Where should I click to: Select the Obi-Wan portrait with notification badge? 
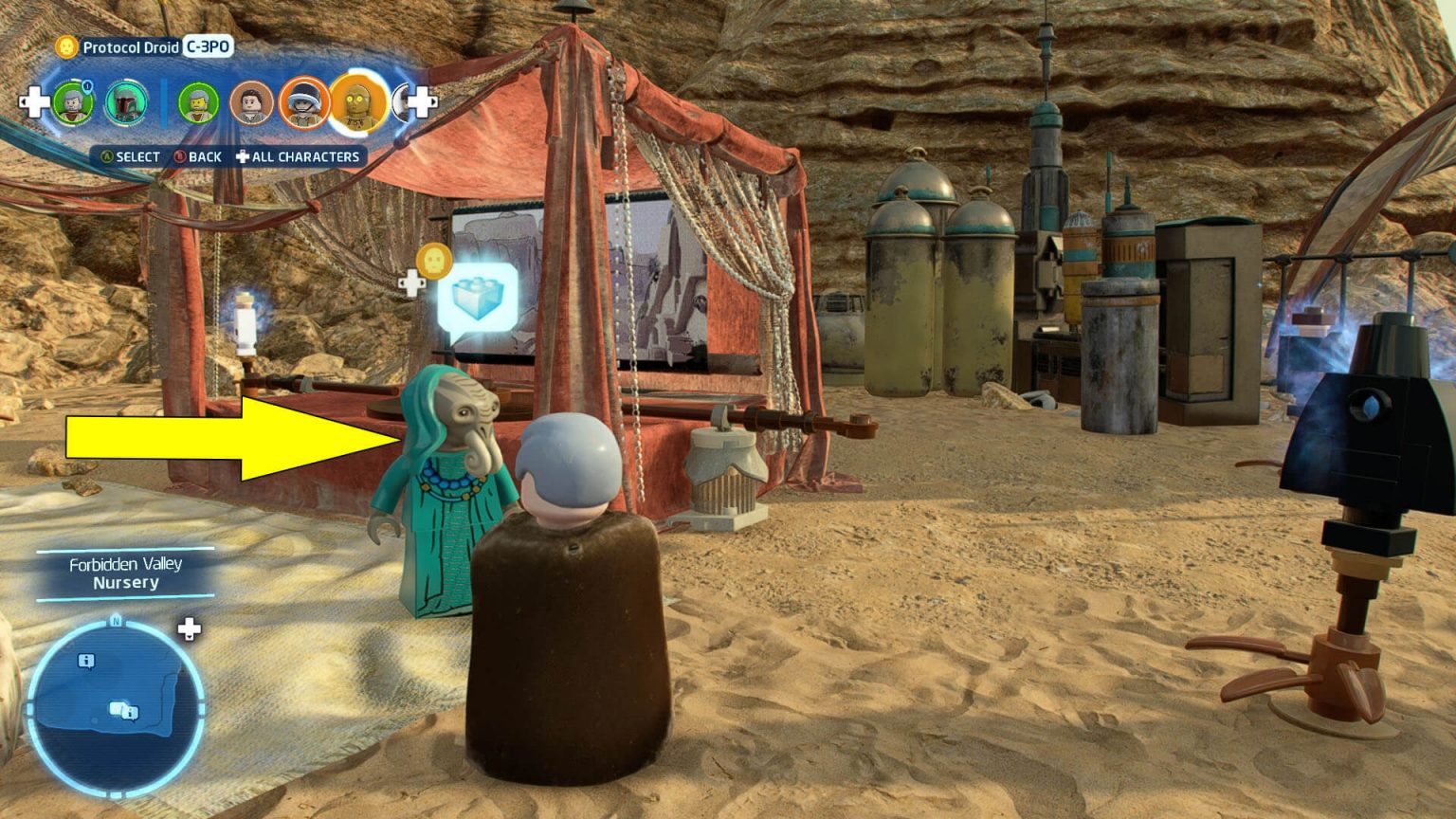tap(74, 101)
